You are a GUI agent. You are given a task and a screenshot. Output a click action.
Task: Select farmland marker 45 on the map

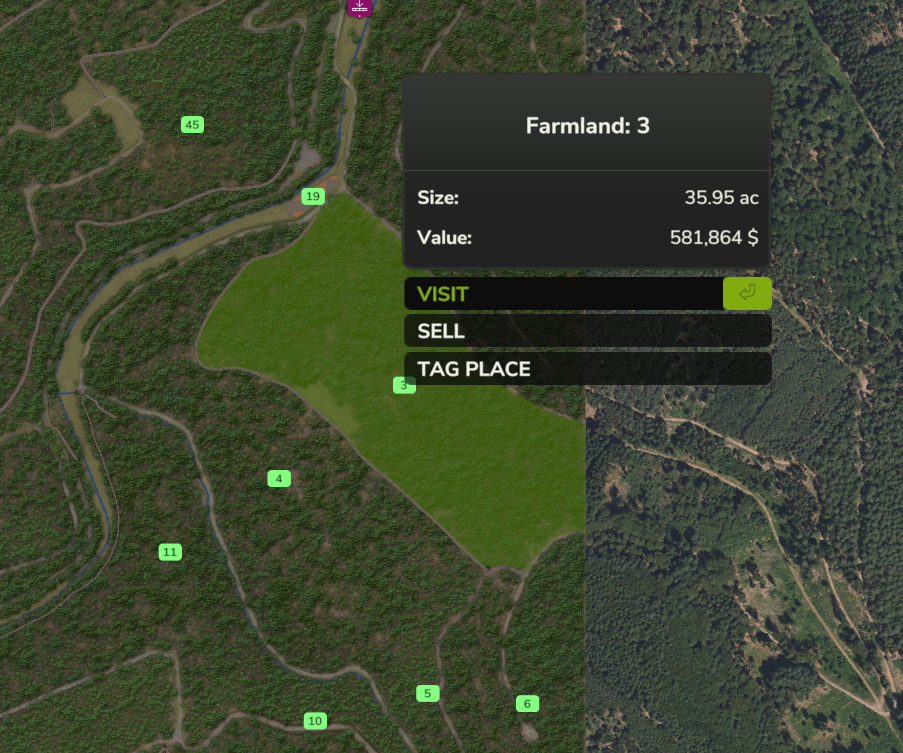pyautogui.click(x=193, y=125)
